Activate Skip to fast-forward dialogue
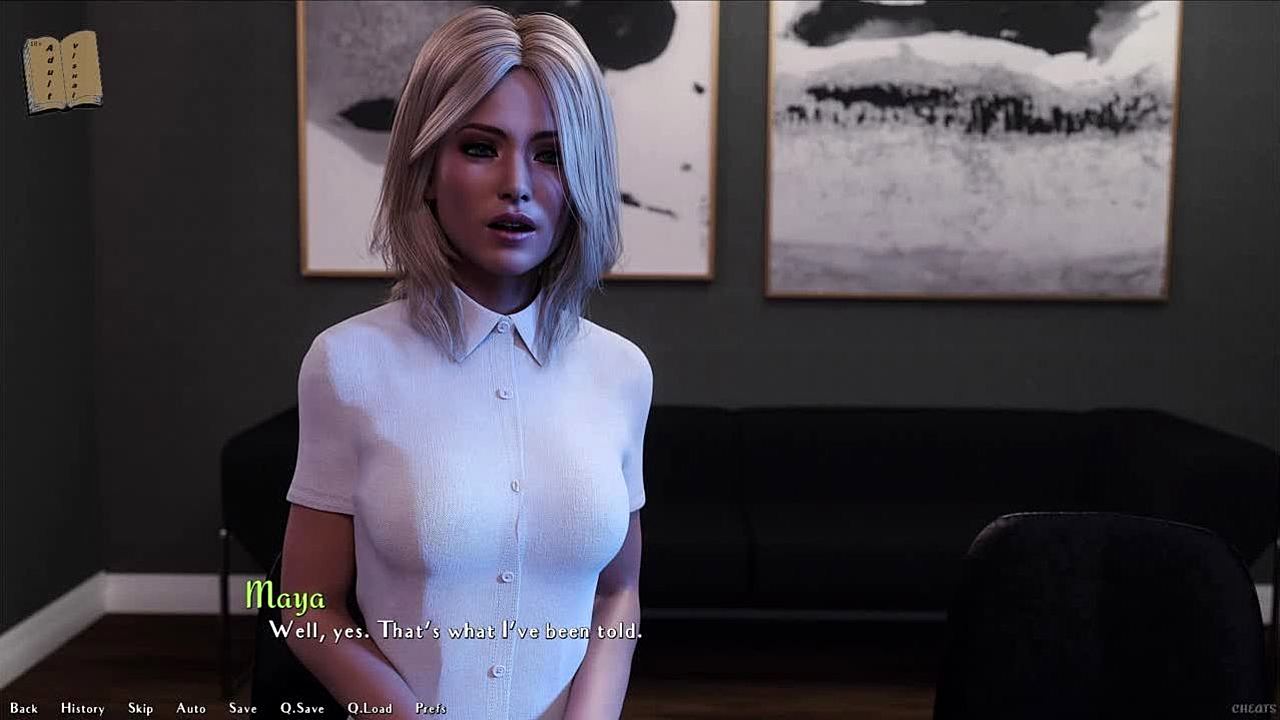Screen dimensions: 1280x720 click(140, 708)
